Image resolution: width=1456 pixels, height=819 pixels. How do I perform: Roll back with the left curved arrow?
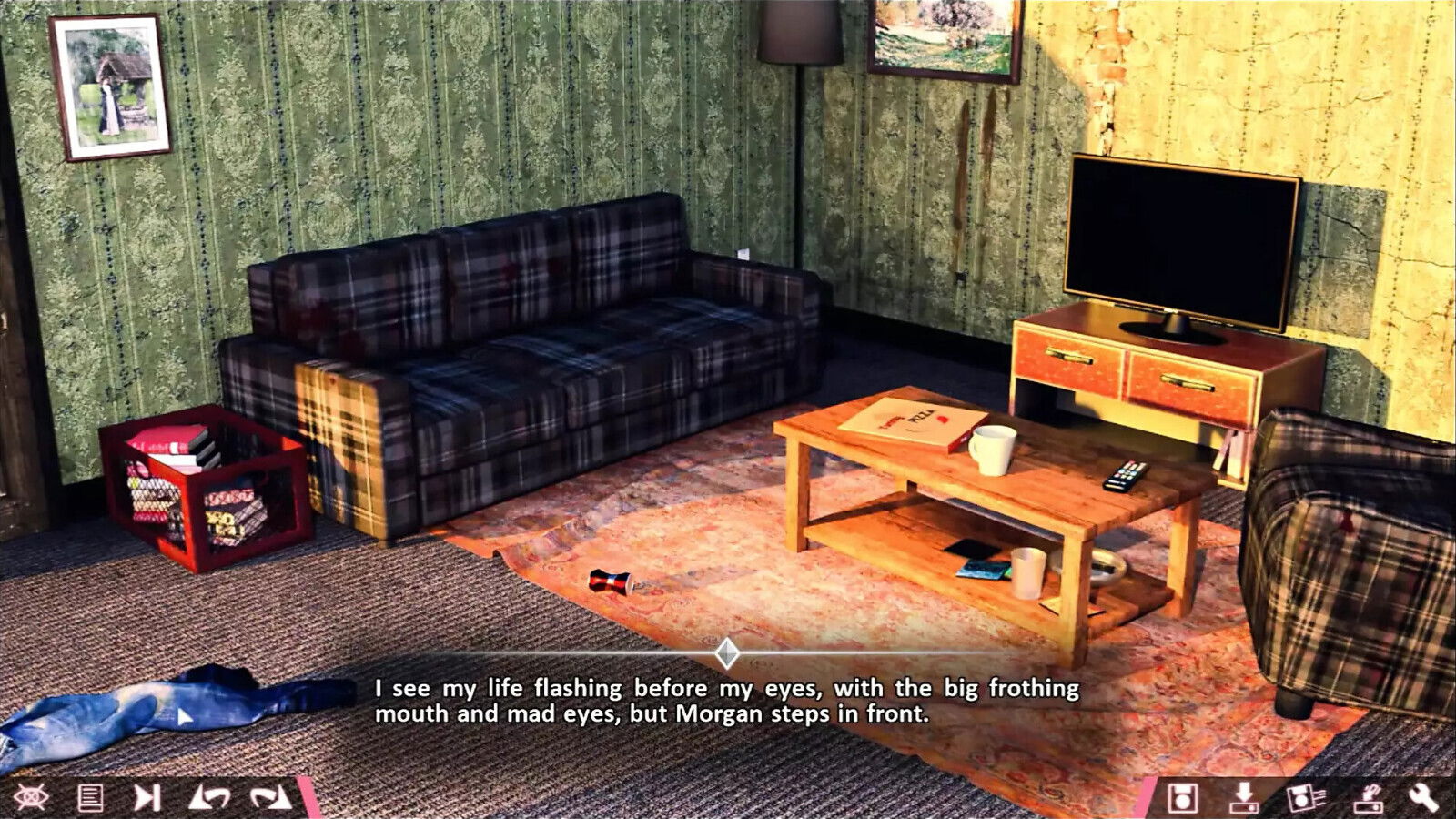208,798
